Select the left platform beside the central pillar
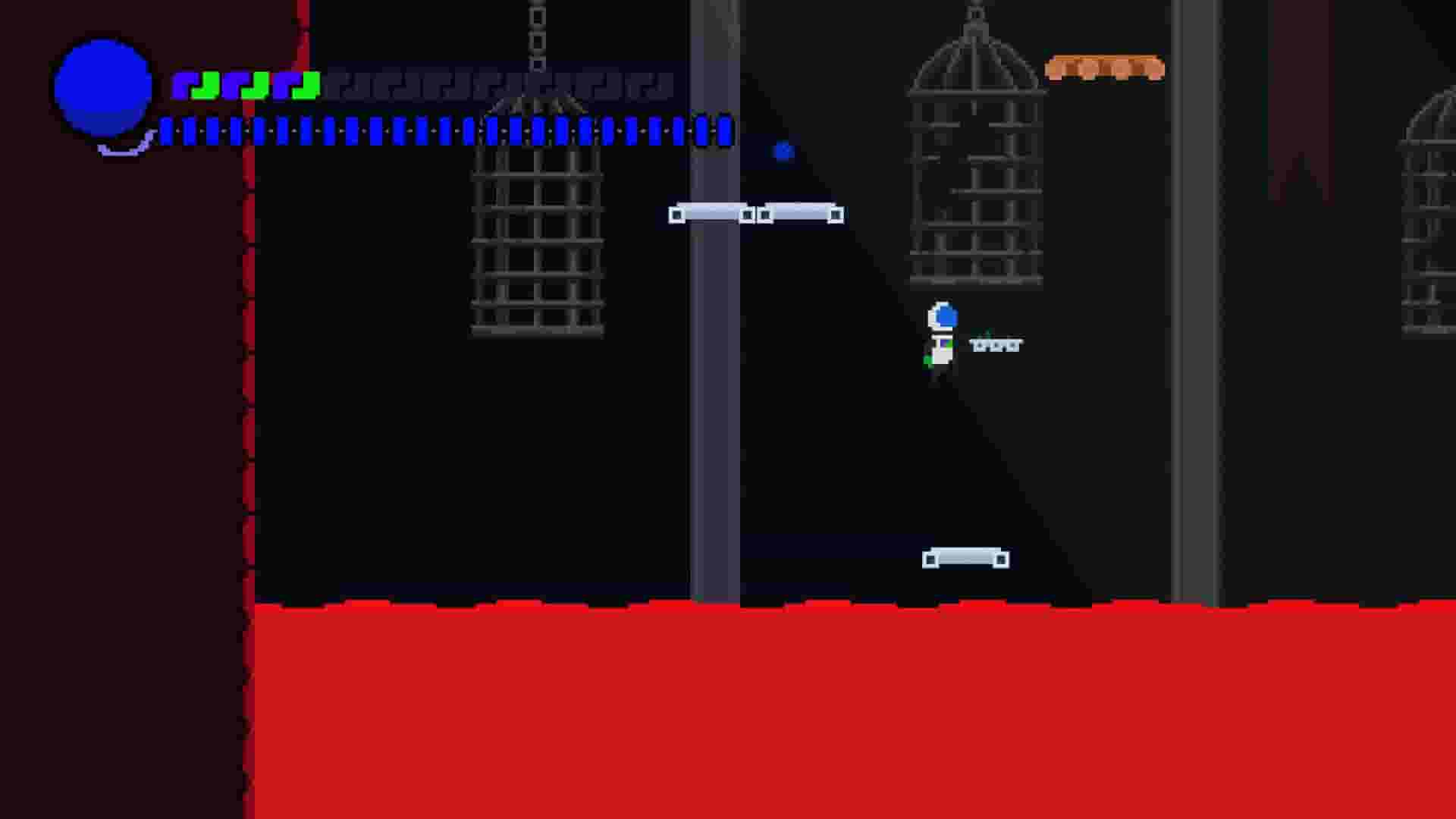 pyautogui.click(x=709, y=213)
